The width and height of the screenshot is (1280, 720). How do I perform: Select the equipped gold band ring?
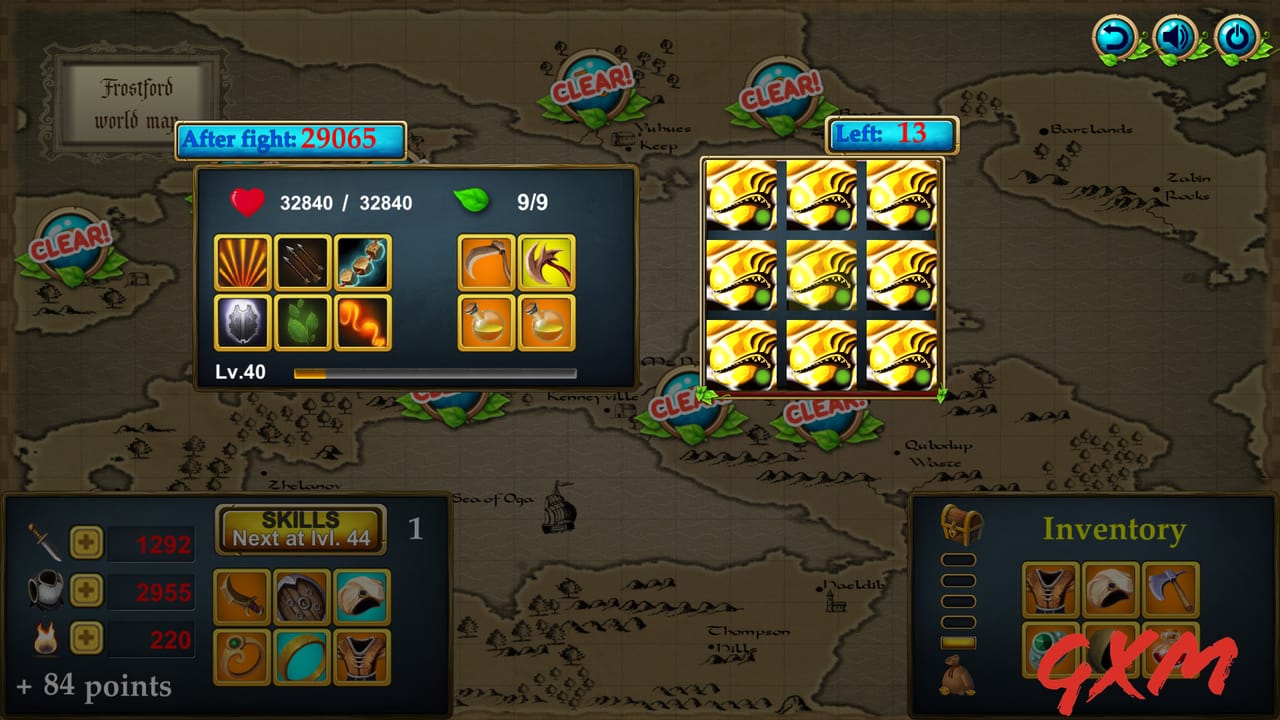(302, 657)
